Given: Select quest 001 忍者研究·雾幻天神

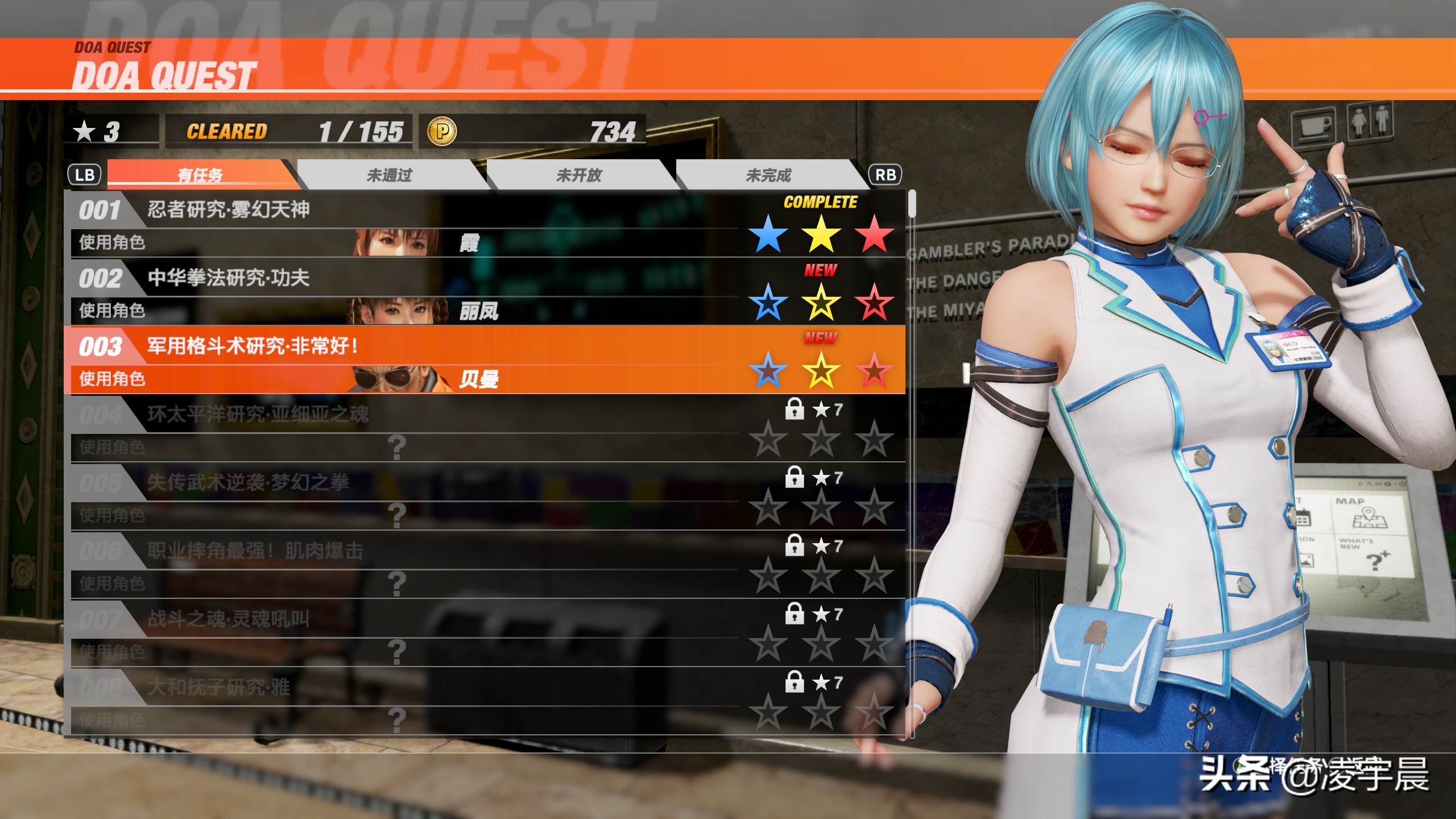Looking at the screenshot, I should 398,224.
